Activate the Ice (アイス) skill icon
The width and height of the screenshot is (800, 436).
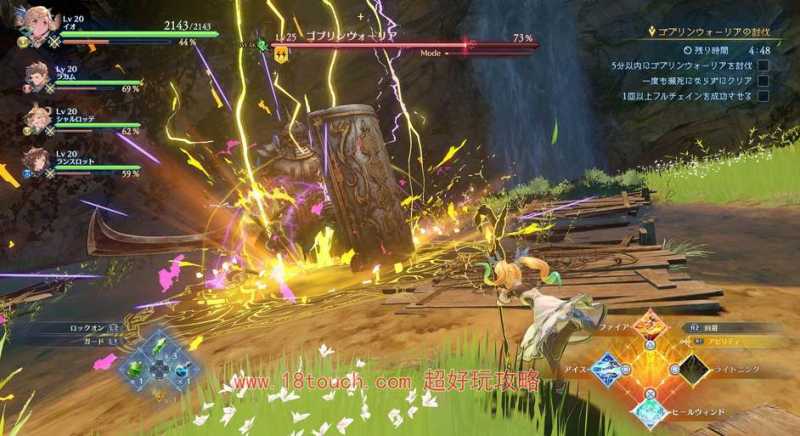coord(606,369)
